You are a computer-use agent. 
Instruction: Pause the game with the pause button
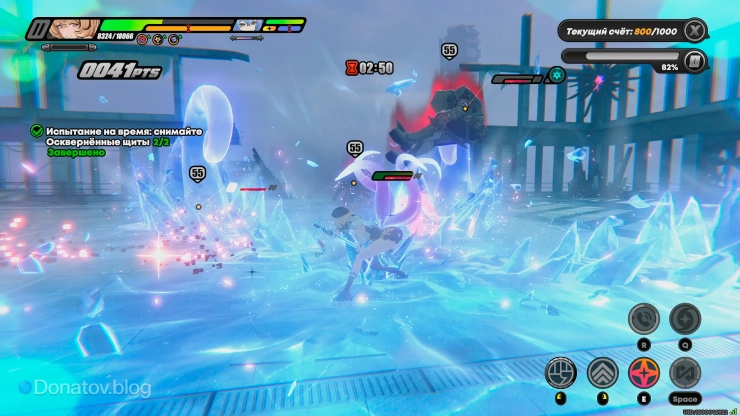click(39, 28)
